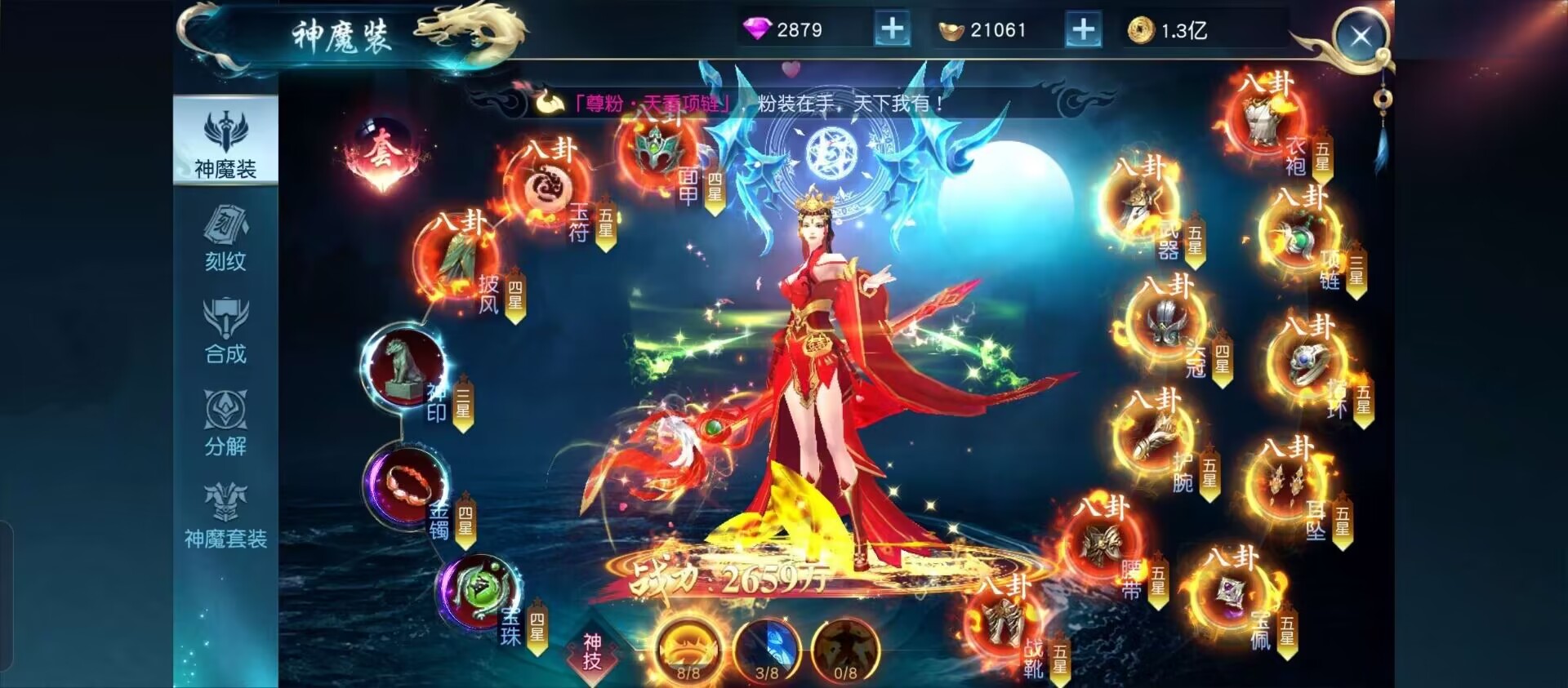Add more pink diamonds
Image resolution: width=1568 pixels, height=688 pixels.
coord(892,30)
